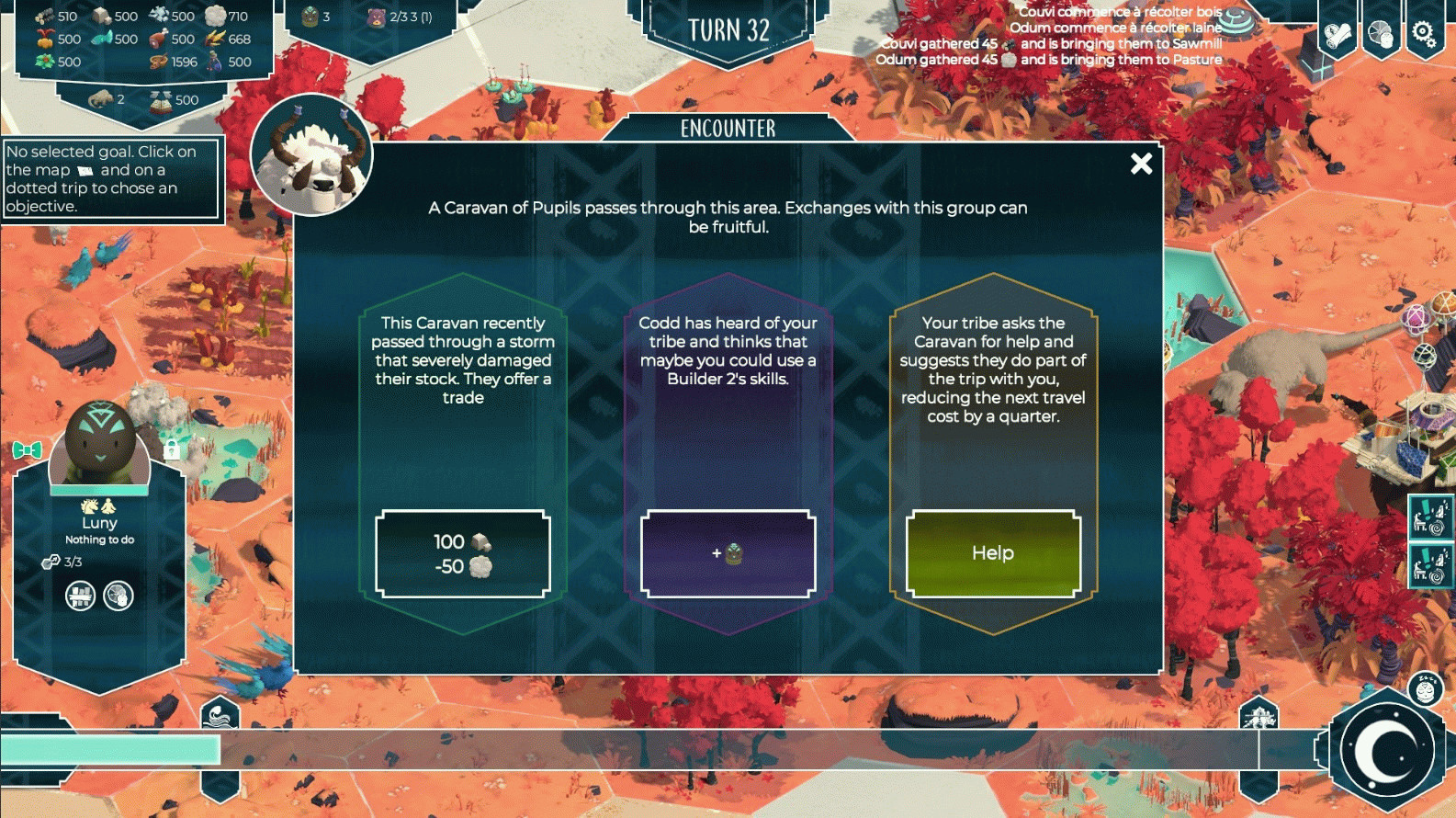Open the upper event notification icon

click(x=1429, y=517)
